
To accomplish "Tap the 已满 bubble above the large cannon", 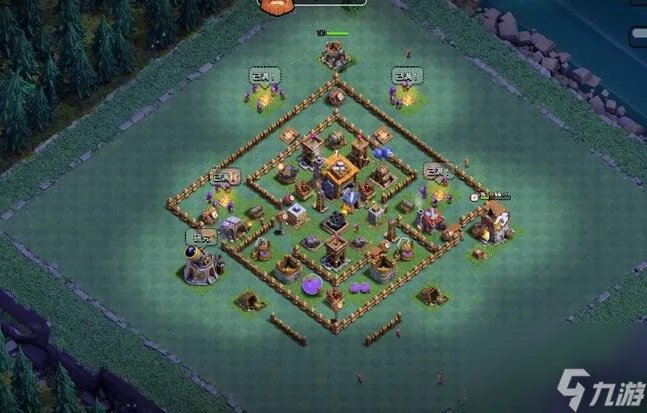I will tap(201, 238).
